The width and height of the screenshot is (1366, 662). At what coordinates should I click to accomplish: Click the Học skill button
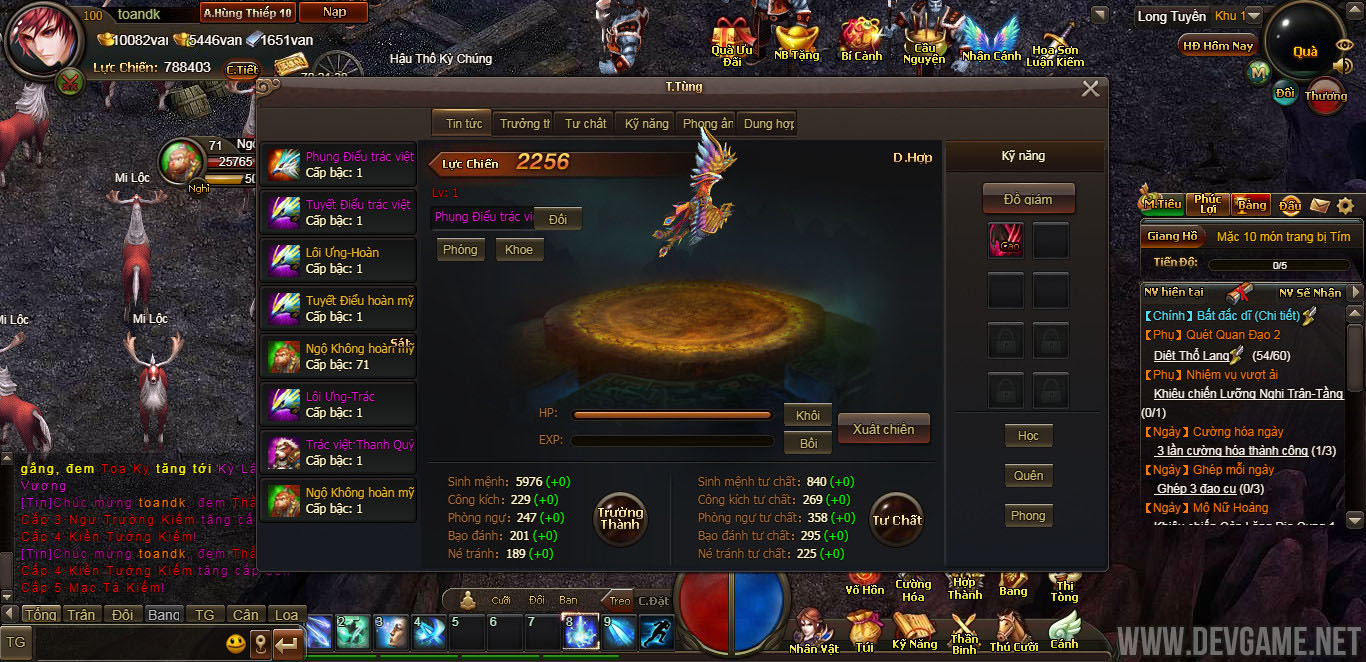(x=1028, y=436)
